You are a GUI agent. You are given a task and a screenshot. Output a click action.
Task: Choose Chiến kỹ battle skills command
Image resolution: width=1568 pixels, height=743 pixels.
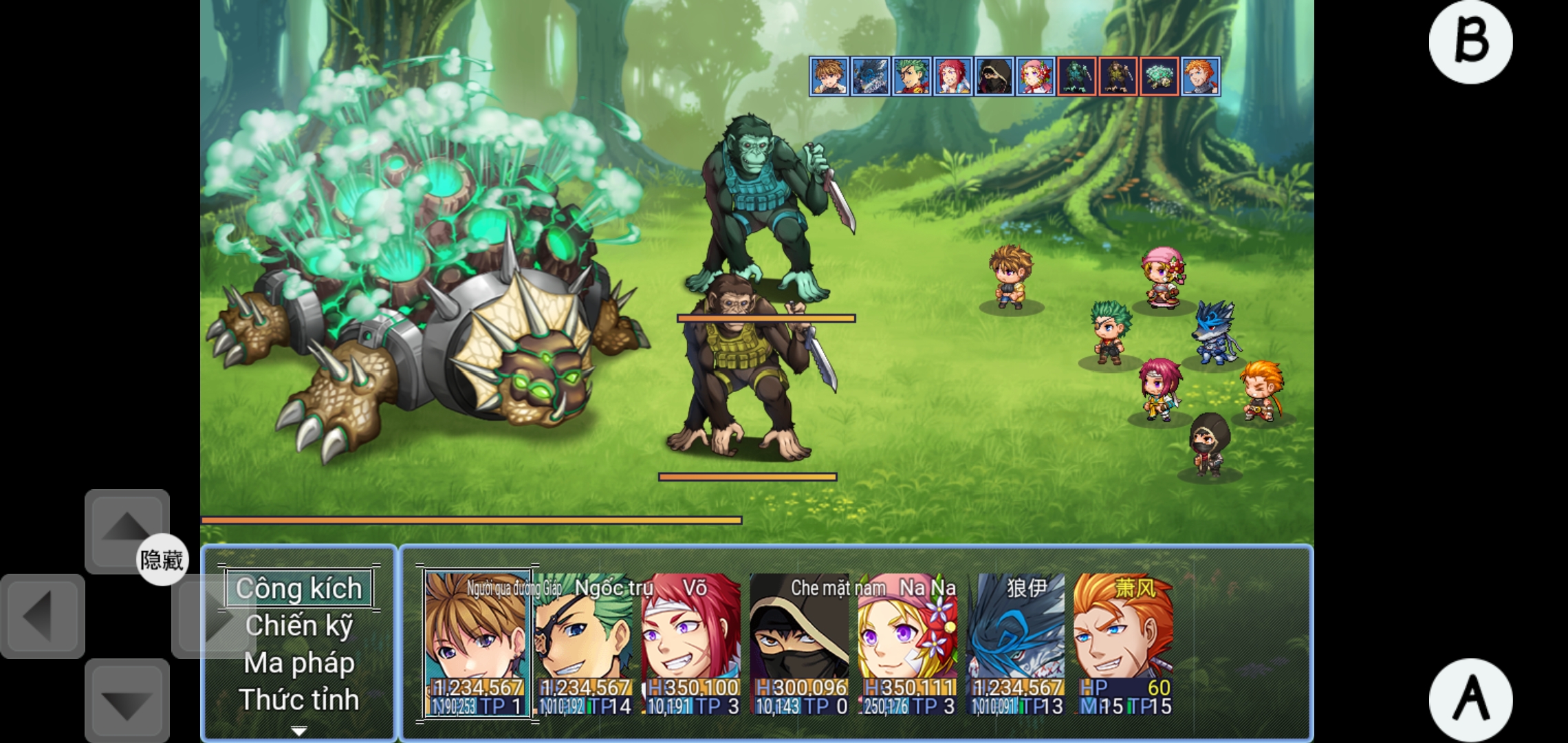pyautogui.click(x=299, y=625)
